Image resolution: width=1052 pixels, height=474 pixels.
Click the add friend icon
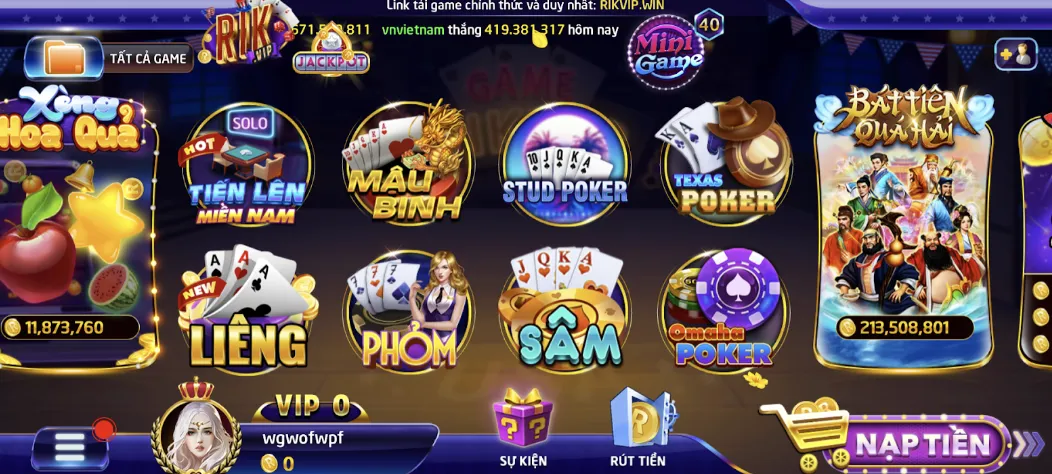[1016, 55]
